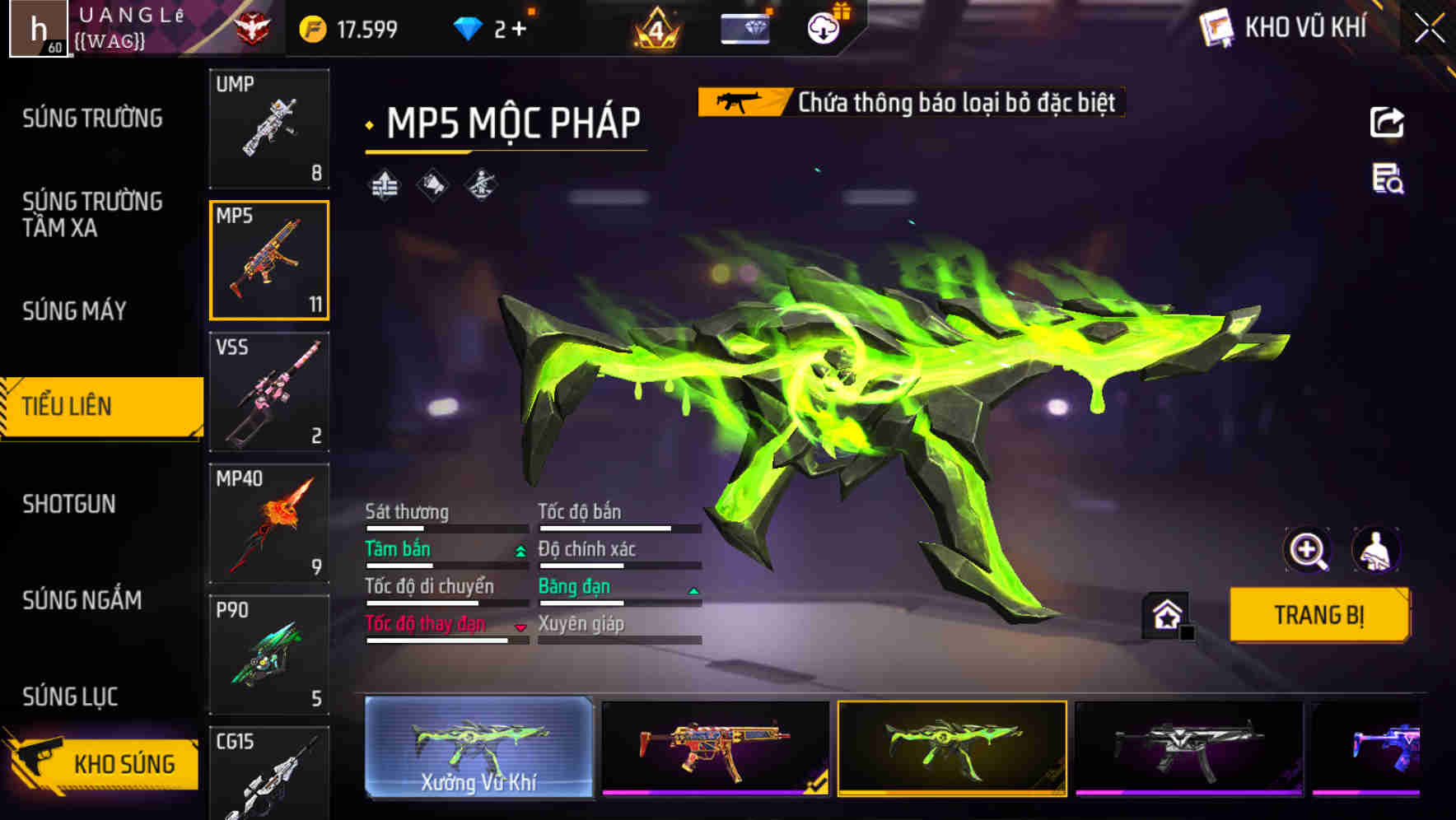Click the house-with-star showcase icon
The height and width of the screenshot is (820, 1456).
pyautogui.click(x=1164, y=614)
